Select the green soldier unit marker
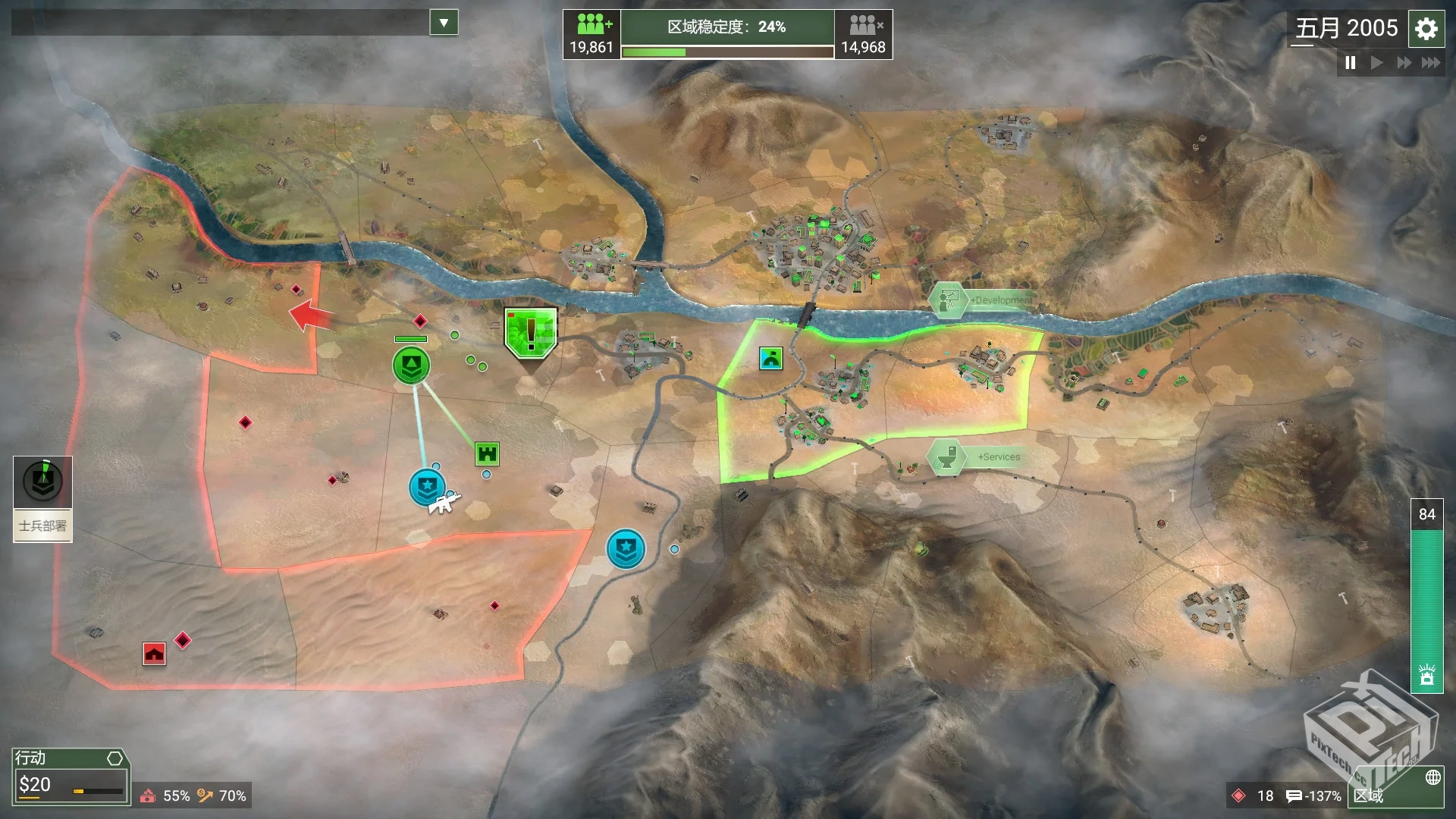1456x819 pixels. [x=411, y=366]
